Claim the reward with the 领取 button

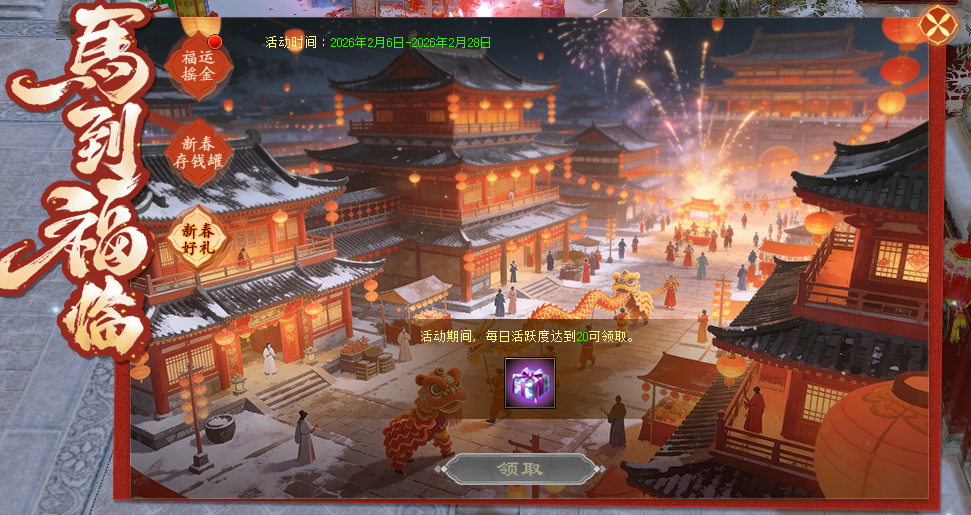click(519, 469)
